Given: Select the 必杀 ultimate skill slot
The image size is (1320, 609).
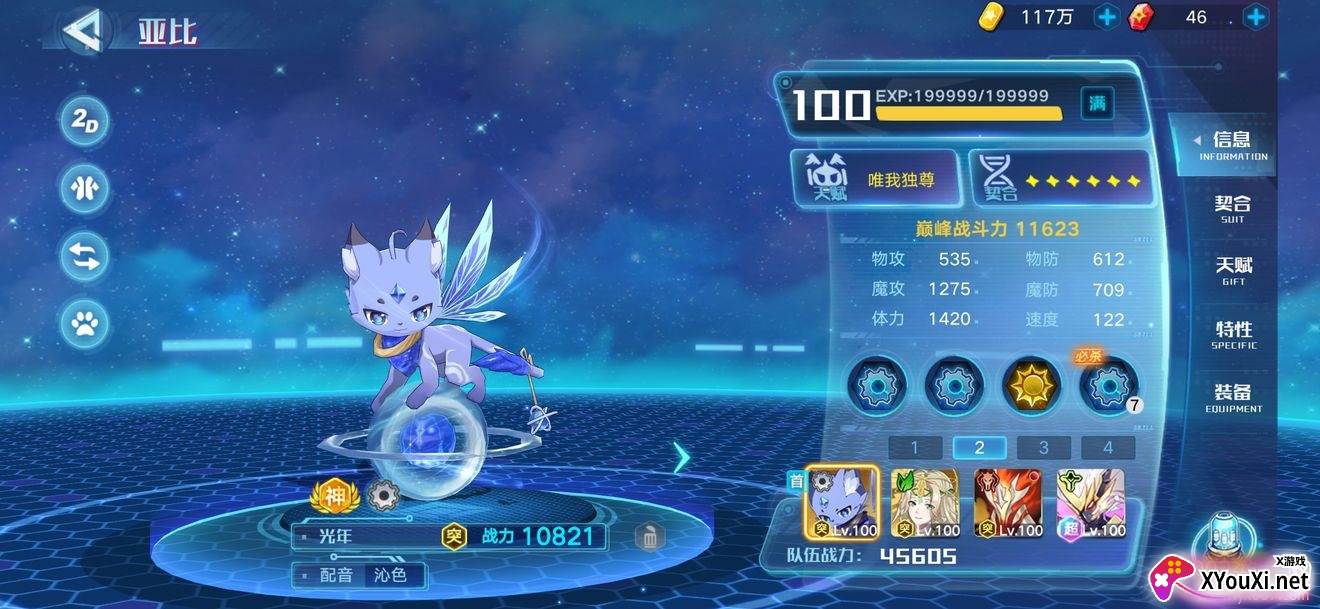Looking at the screenshot, I should pos(1109,385).
